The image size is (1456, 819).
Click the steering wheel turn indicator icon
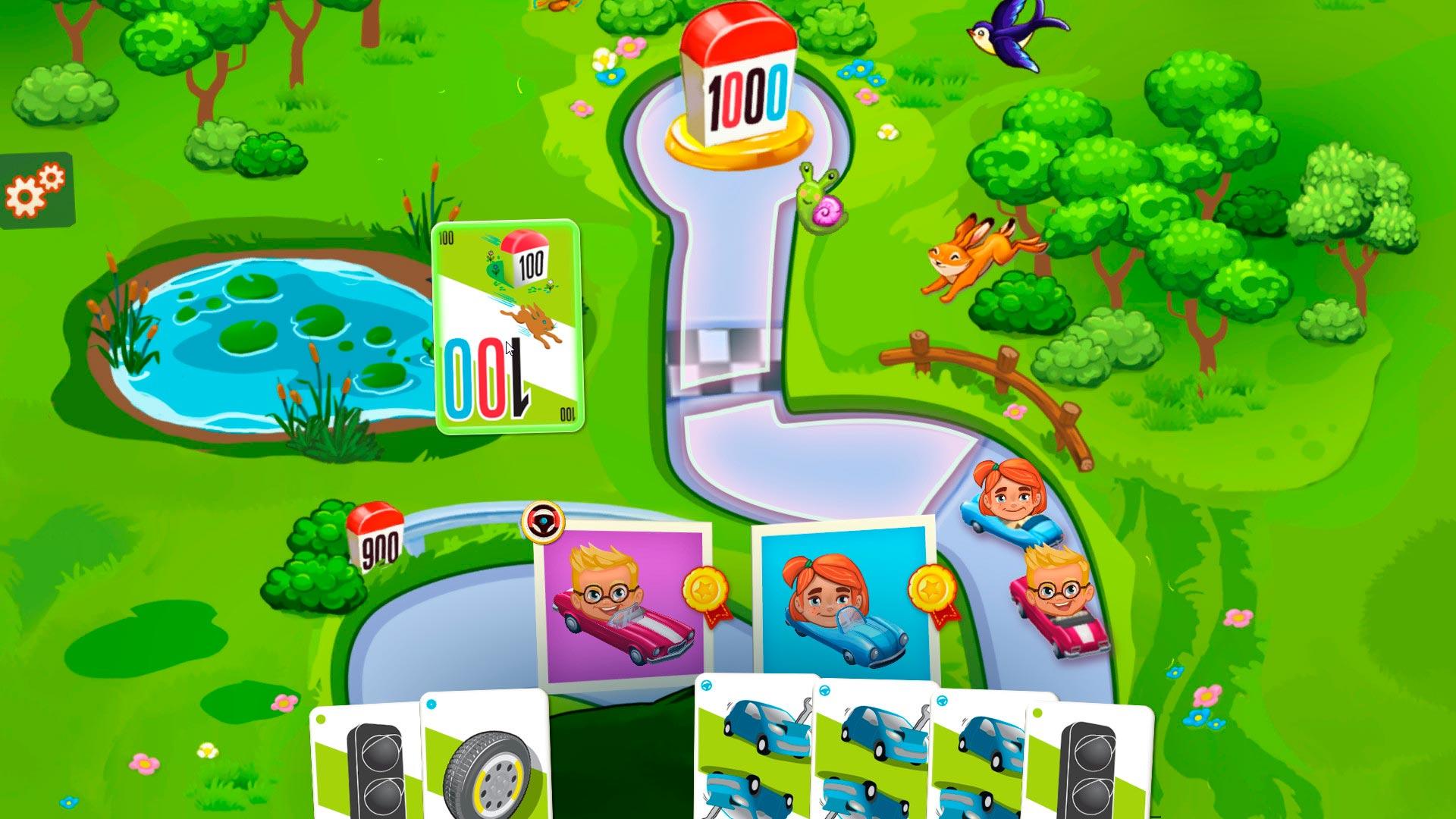coord(543,521)
